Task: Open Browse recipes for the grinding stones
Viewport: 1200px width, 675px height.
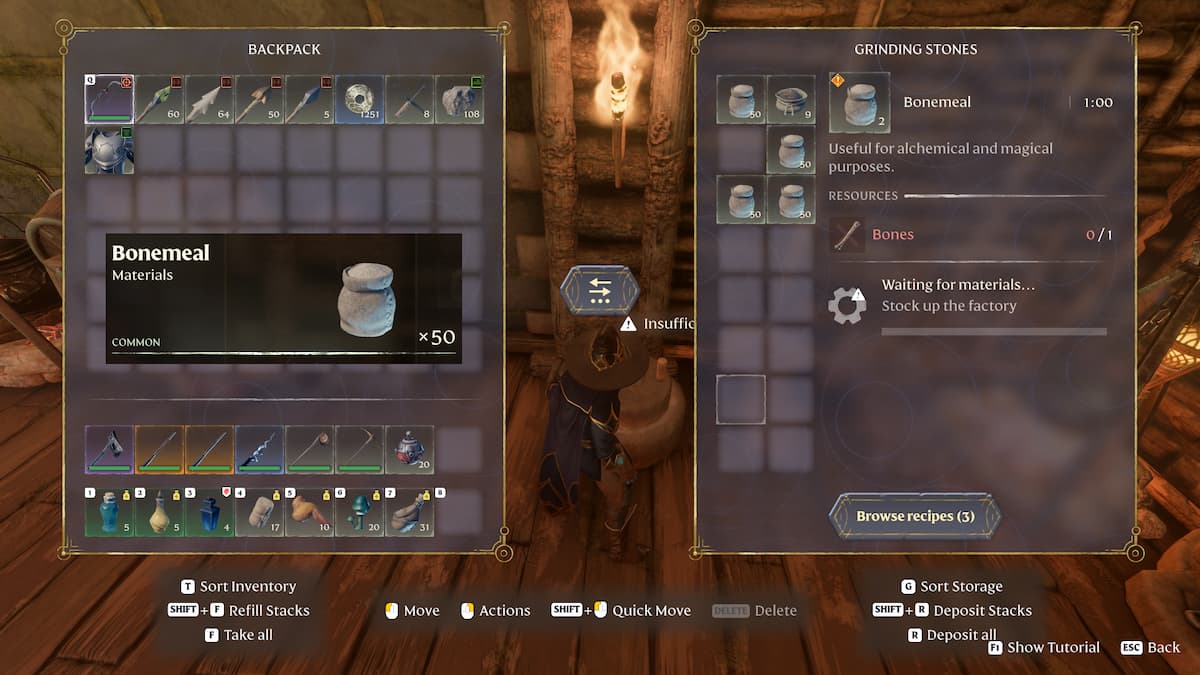Action: click(914, 517)
